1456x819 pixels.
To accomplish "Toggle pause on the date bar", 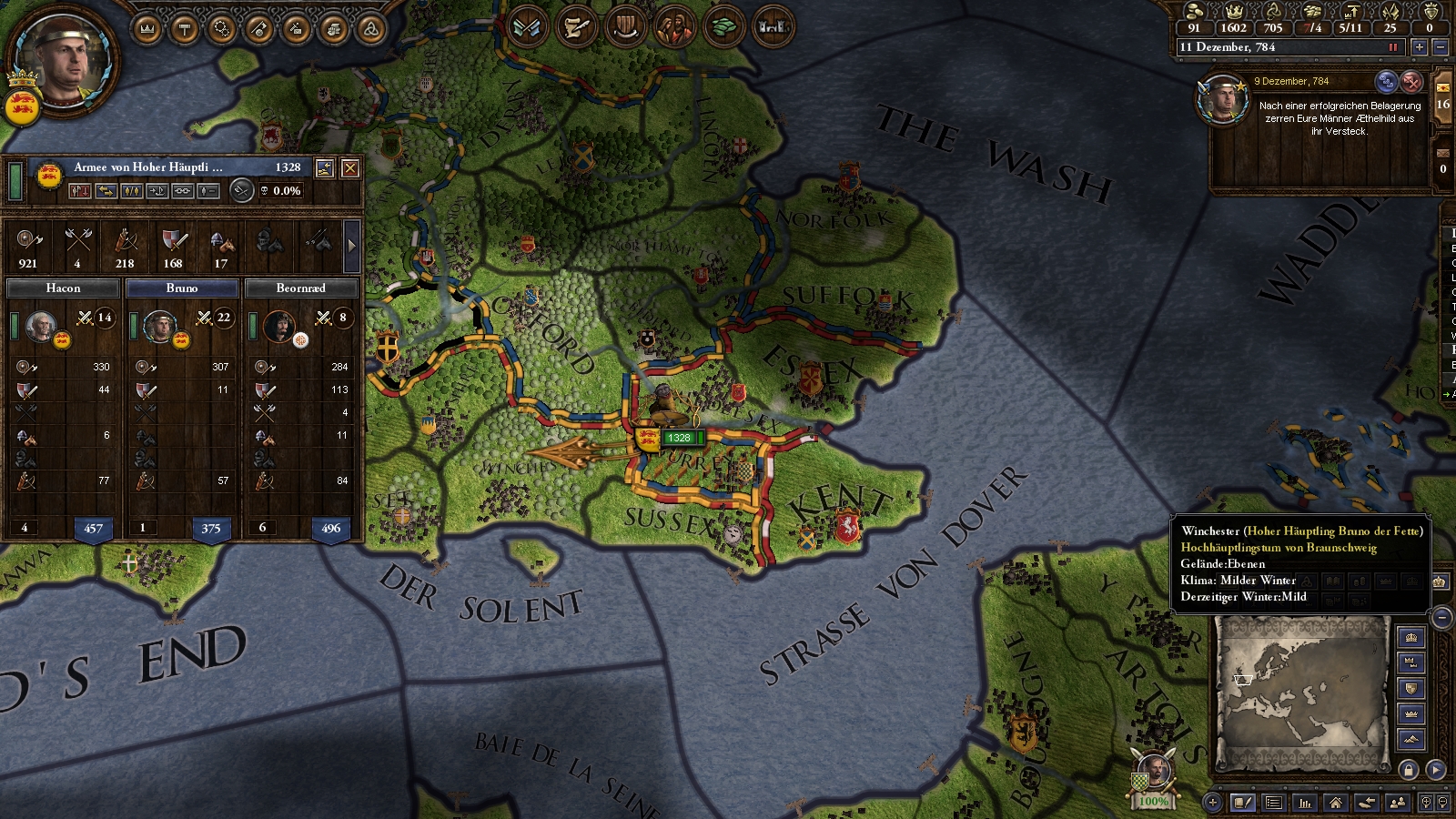I will point(1392,47).
